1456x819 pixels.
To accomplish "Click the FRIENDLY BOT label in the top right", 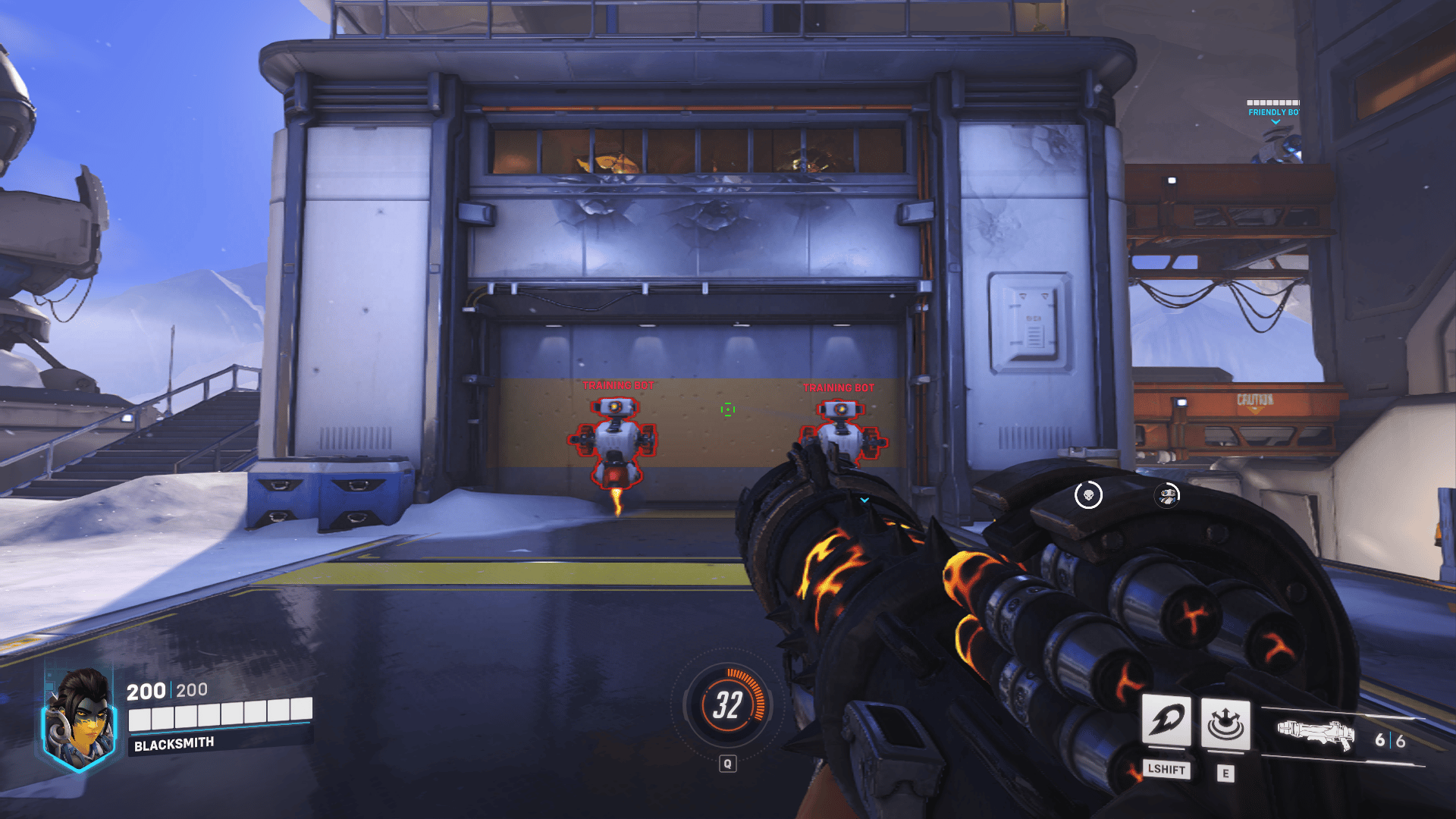I will pos(1276,111).
